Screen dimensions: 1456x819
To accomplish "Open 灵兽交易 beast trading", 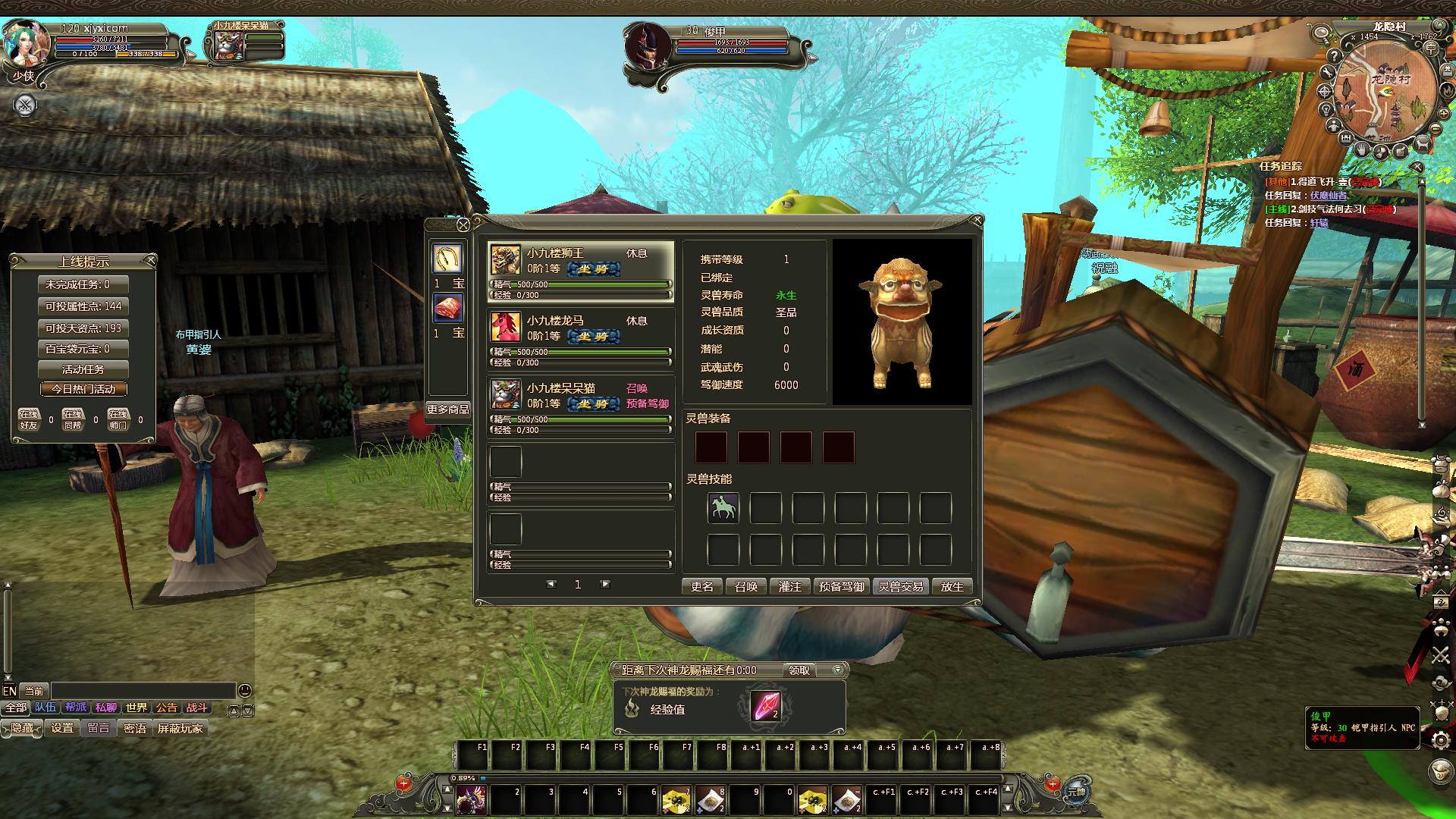I will pyautogui.click(x=900, y=586).
